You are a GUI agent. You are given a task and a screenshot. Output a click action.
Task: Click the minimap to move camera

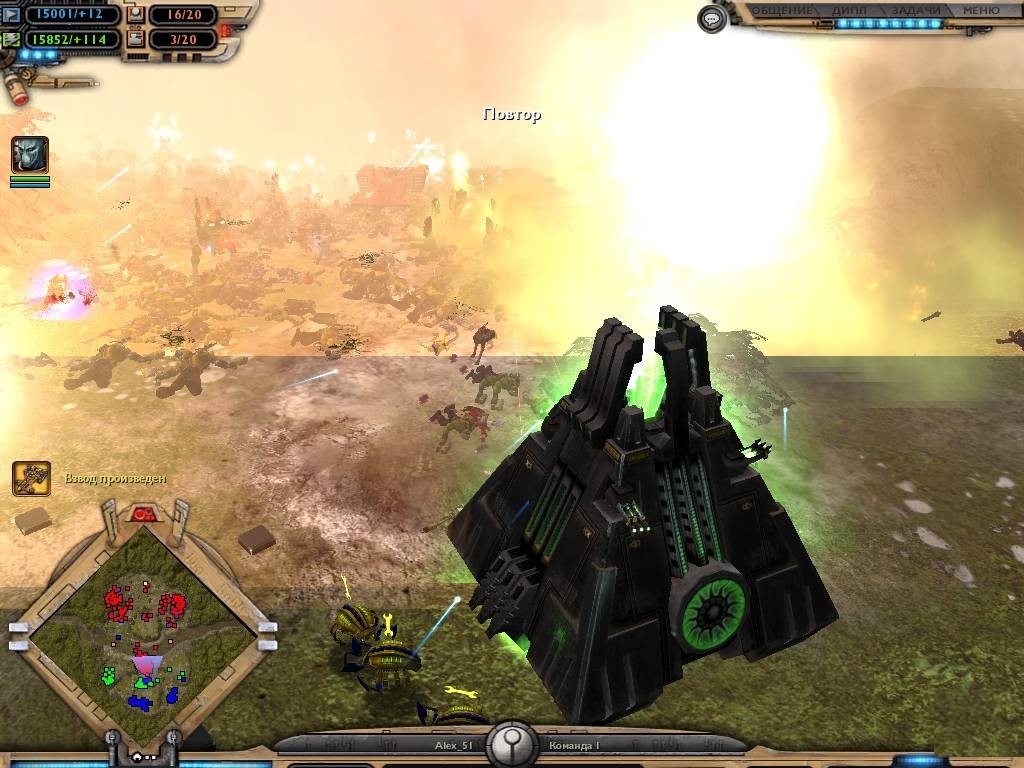143,633
